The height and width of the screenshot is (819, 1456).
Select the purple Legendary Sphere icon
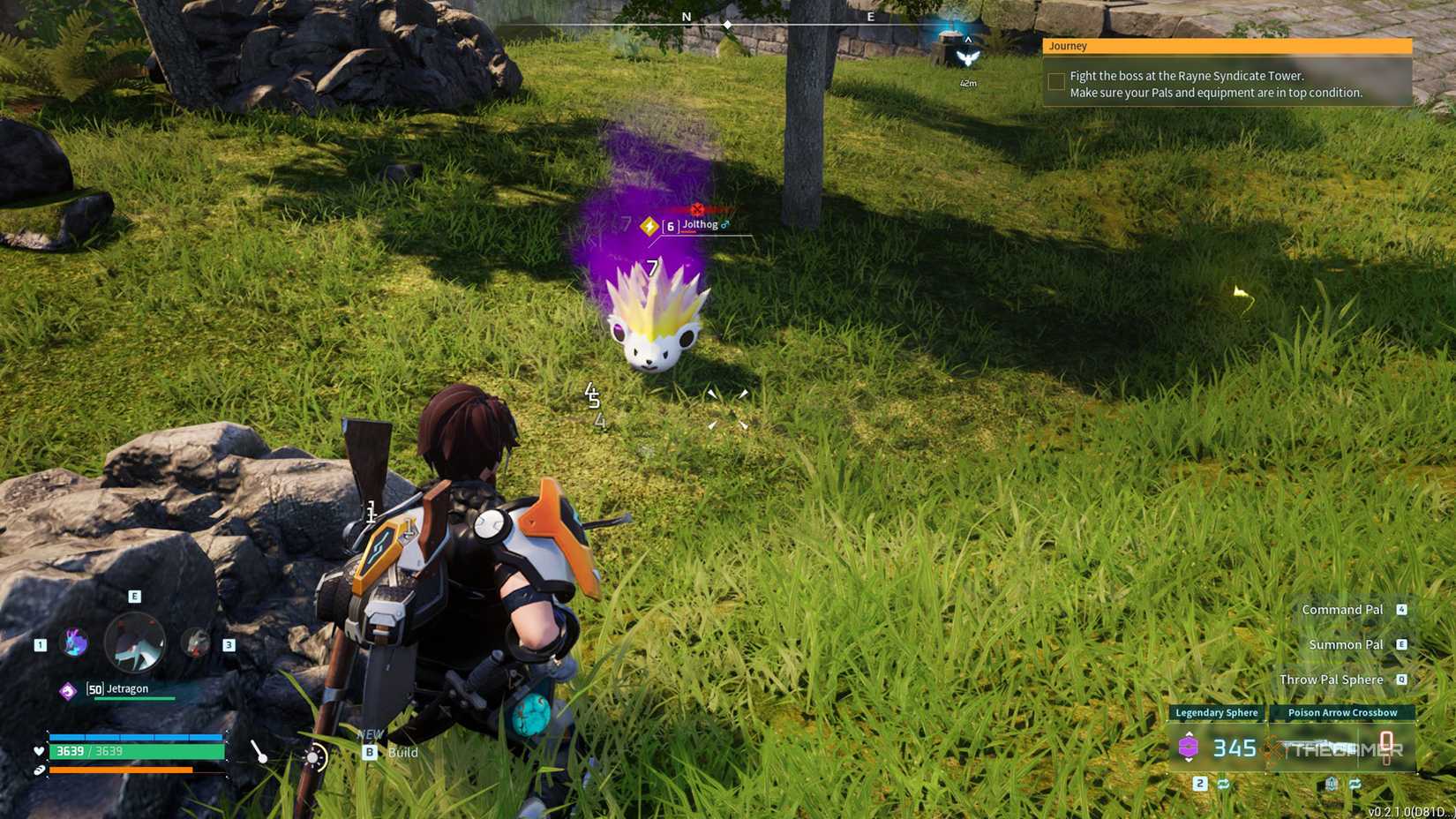click(x=1190, y=748)
